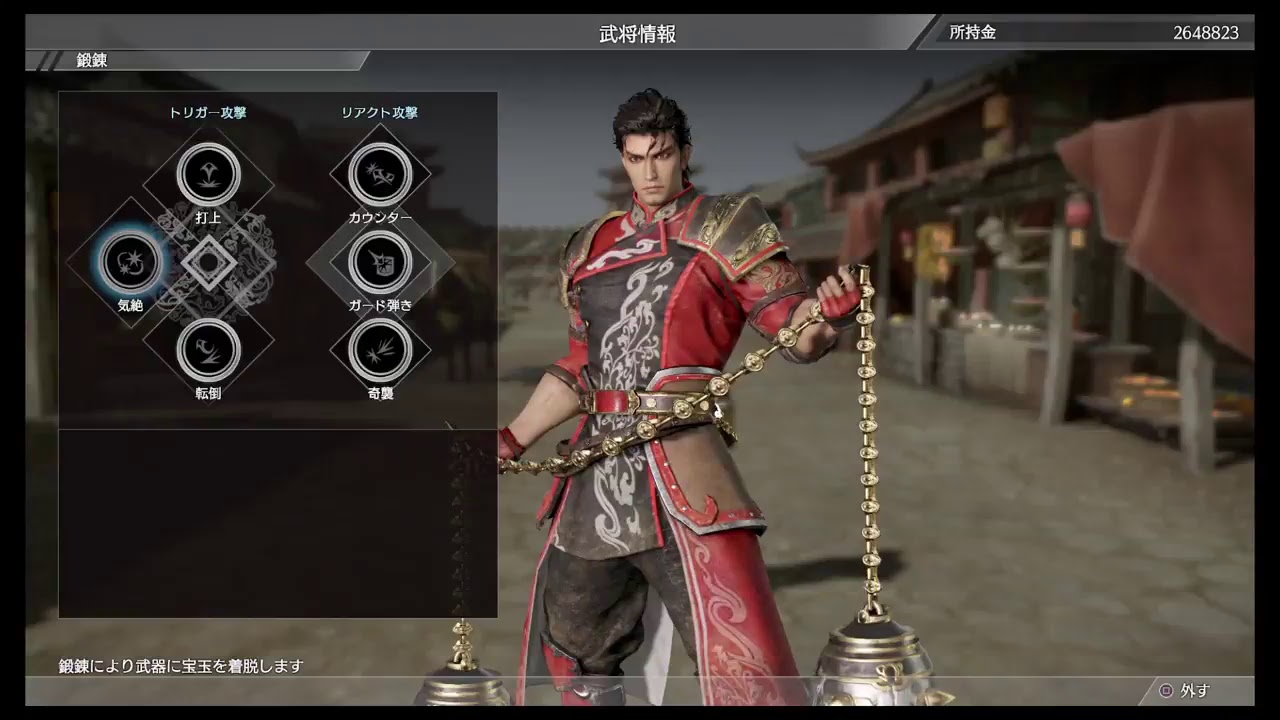Select the 打上 (Launch) trigger attack gem slot

(x=208, y=173)
